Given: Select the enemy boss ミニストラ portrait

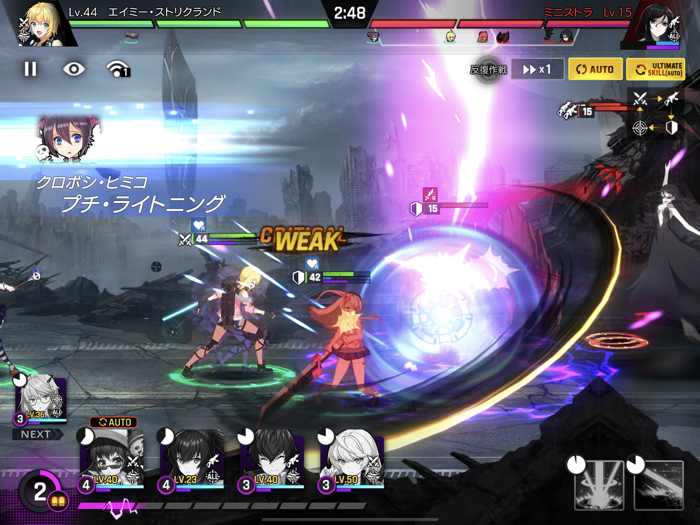Looking at the screenshot, I should click(x=655, y=26).
